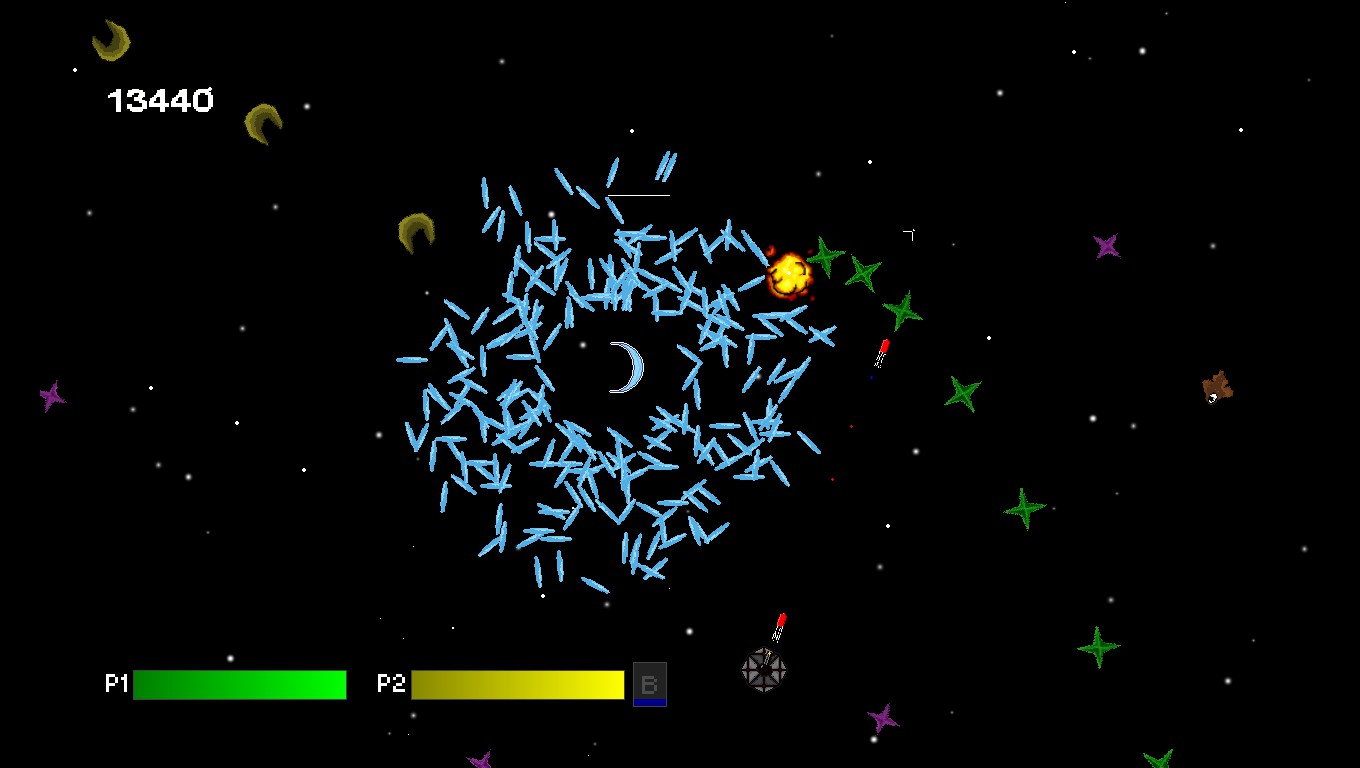1360x768 pixels.
Task: Click the B bomb indicator icon
Action: pos(650,684)
